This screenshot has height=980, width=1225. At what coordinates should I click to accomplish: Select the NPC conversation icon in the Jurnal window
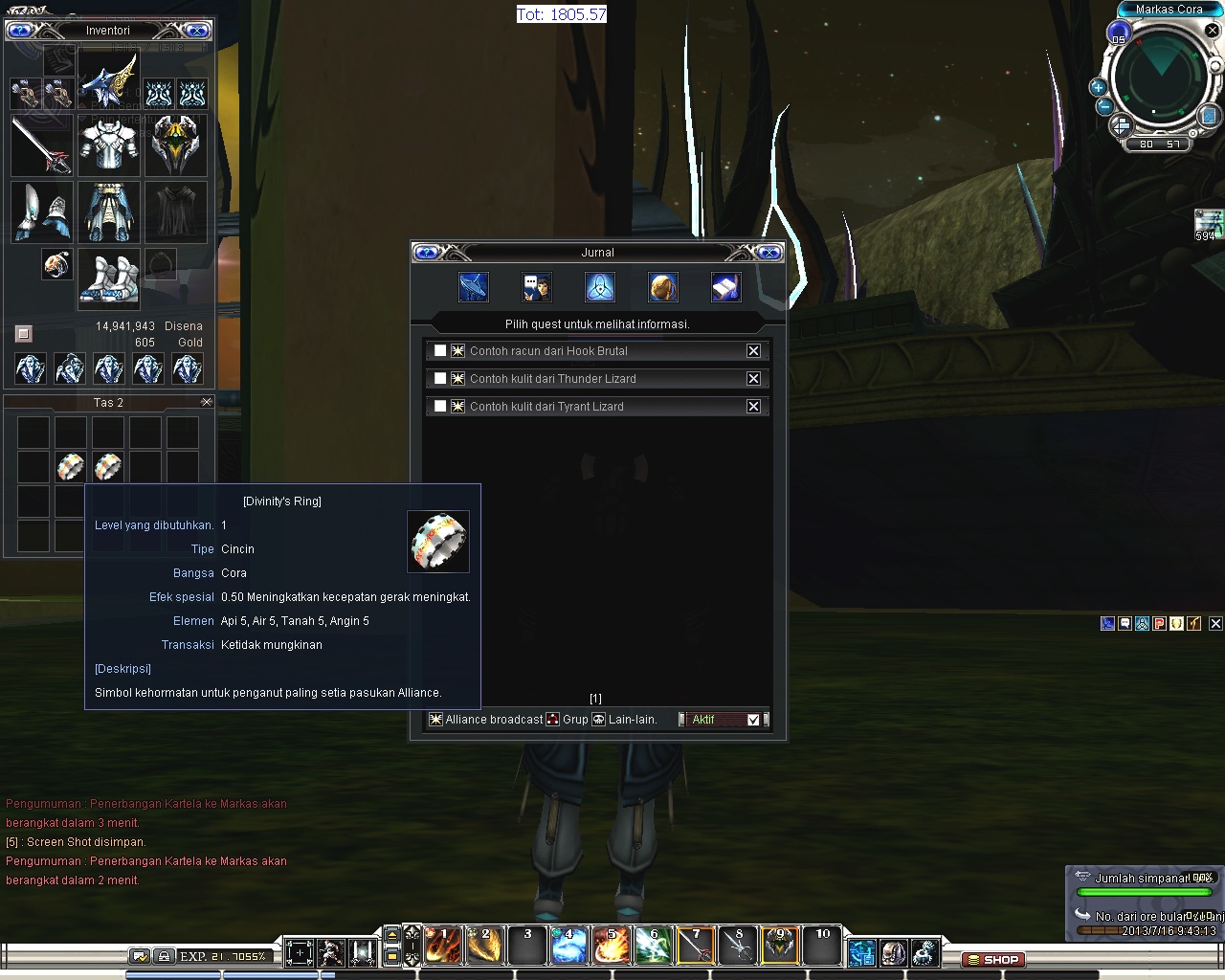click(x=536, y=286)
